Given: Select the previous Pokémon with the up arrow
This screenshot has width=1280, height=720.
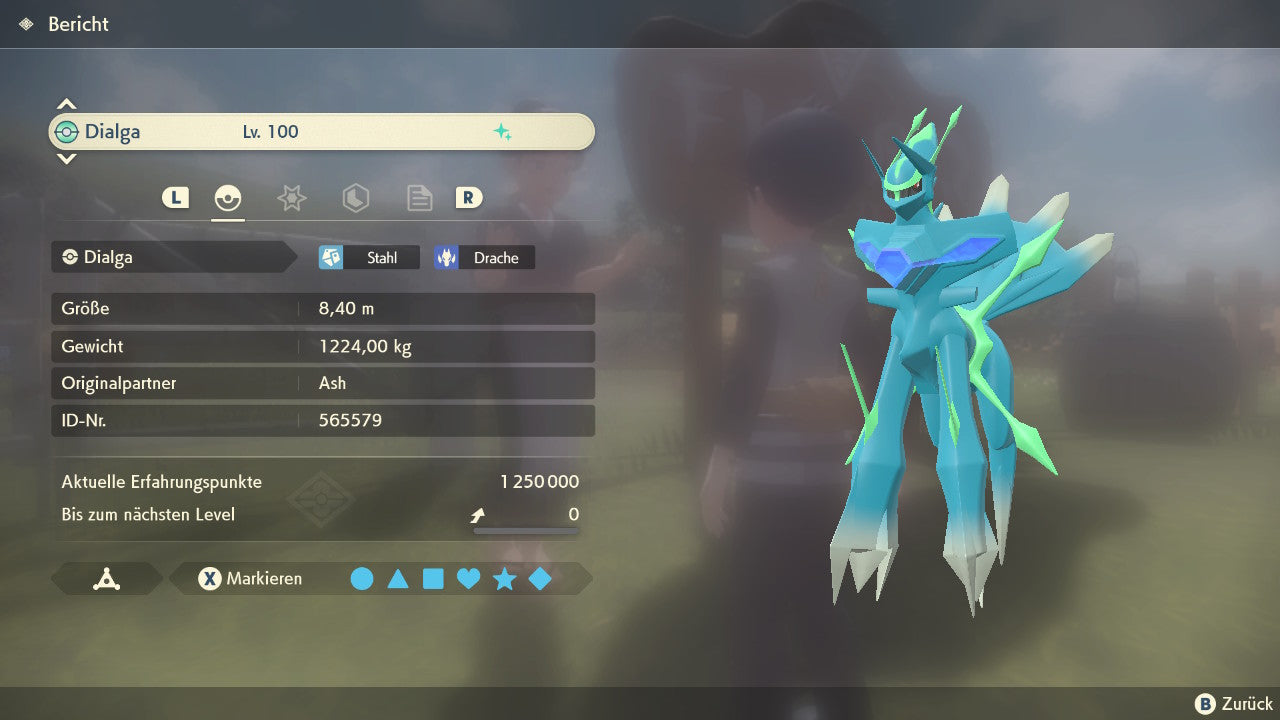Looking at the screenshot, I should click(66, 104).
